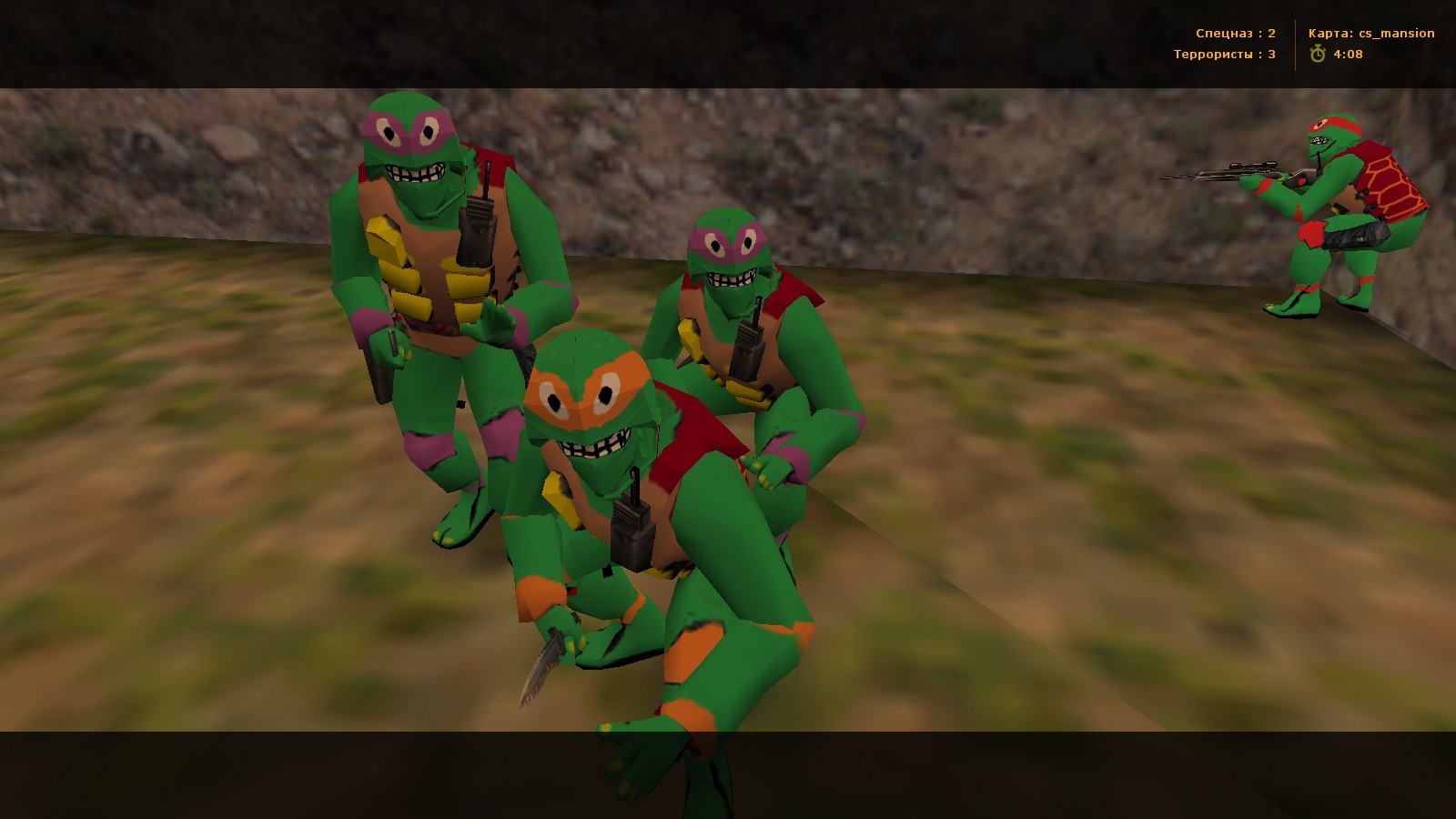
Task: Click the stopwatch icon next to the round timer
Action: [1317, 54]
